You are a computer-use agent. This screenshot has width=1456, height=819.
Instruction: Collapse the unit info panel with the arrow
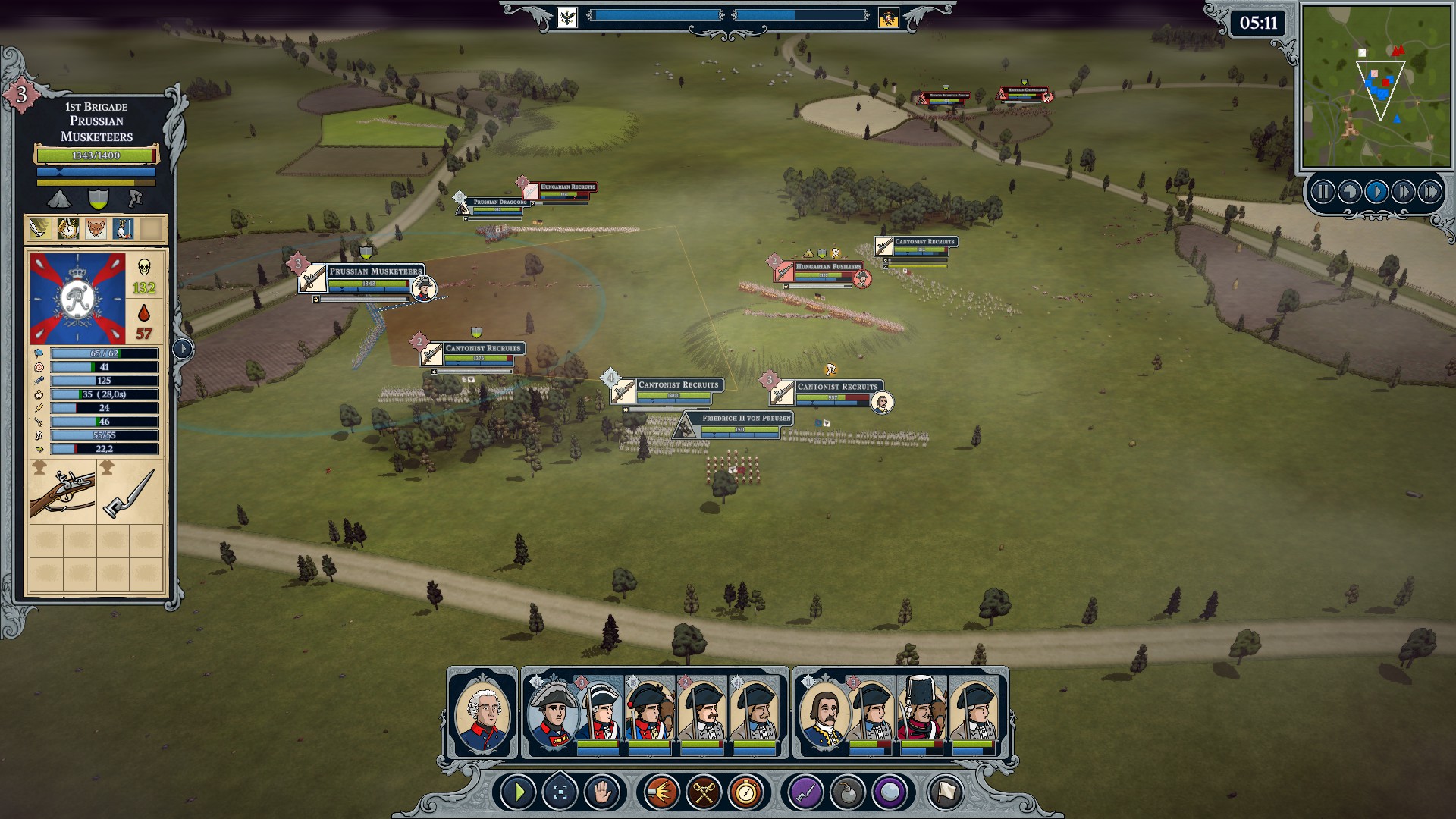(183, 349)
